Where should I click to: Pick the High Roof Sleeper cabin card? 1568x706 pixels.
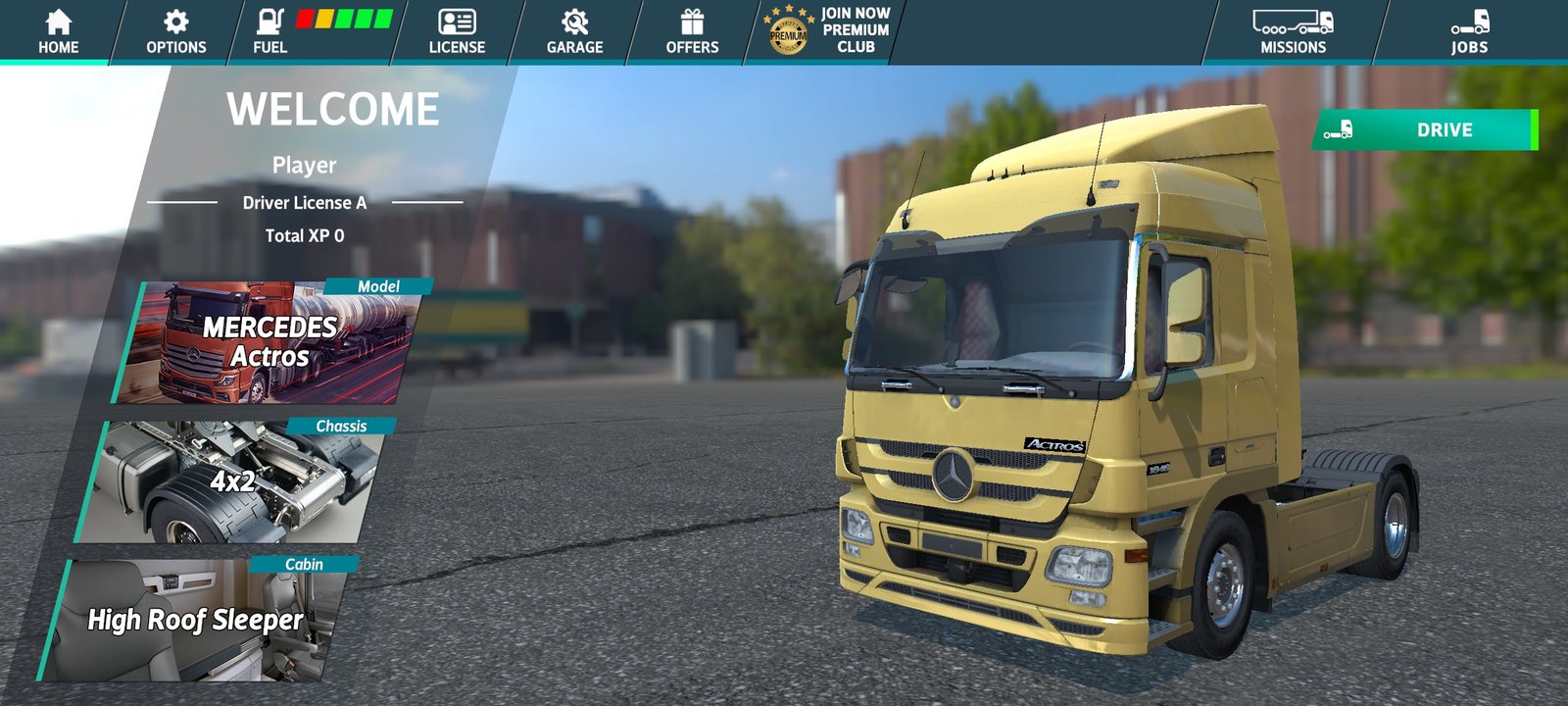coord(196,620)
